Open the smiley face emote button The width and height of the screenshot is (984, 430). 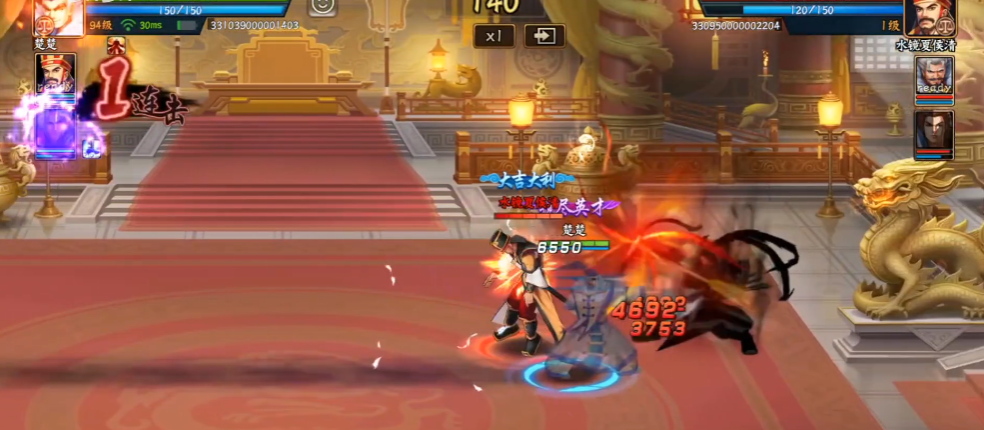coord(323,6)
